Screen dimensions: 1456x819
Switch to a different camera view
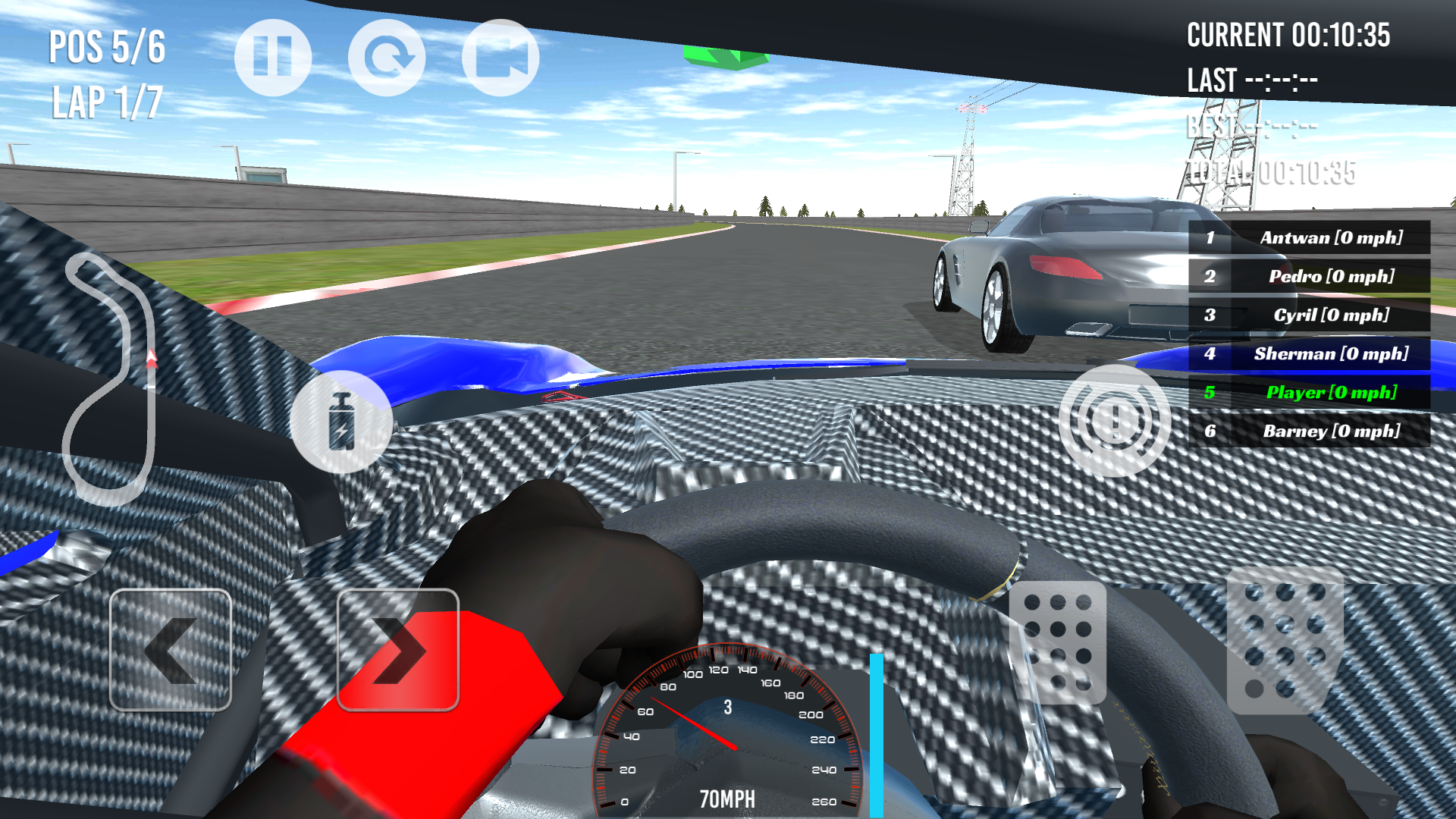click(500, 56)
